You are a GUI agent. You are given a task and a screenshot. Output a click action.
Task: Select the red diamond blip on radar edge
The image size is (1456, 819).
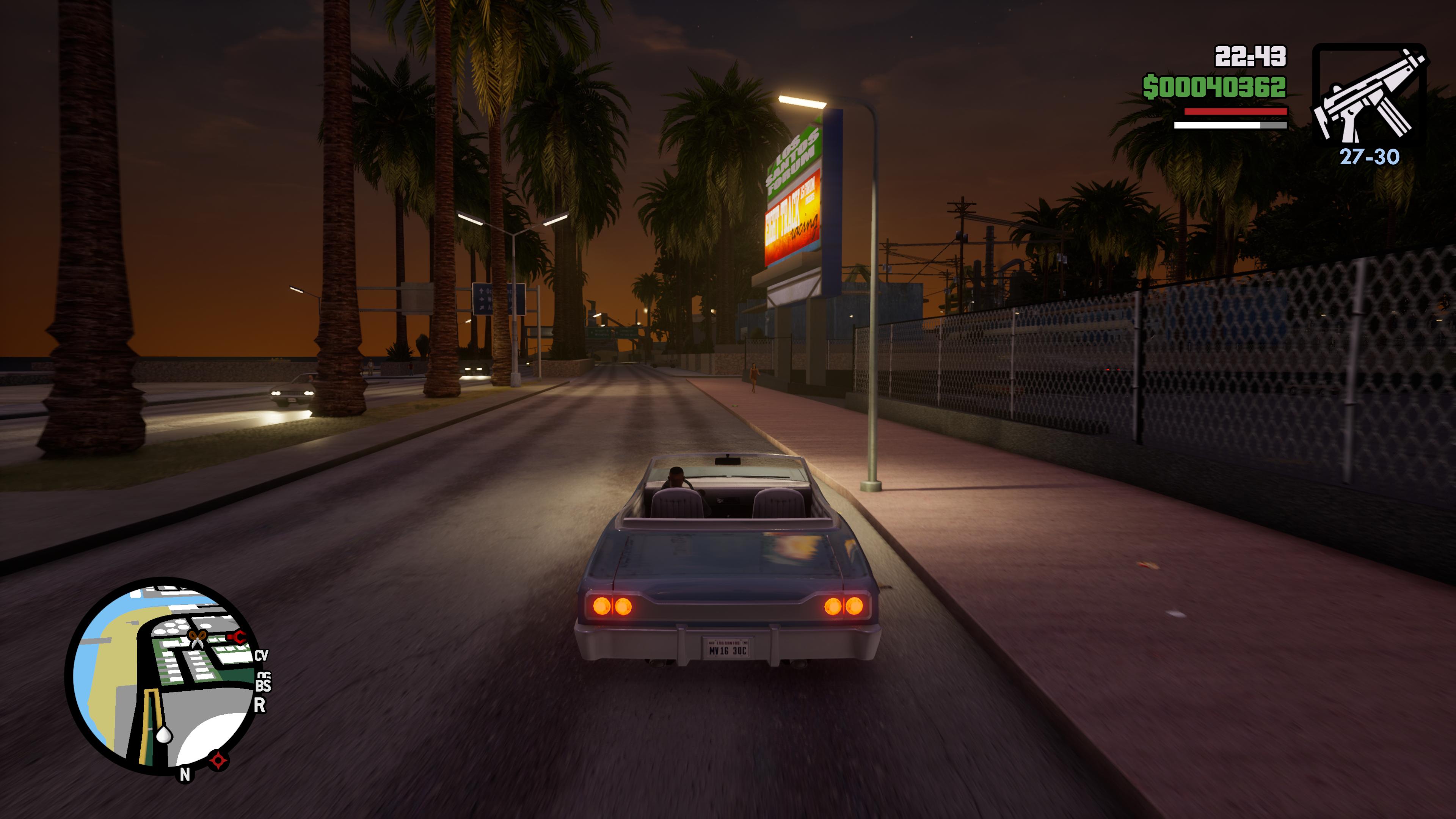pos(218,760)
